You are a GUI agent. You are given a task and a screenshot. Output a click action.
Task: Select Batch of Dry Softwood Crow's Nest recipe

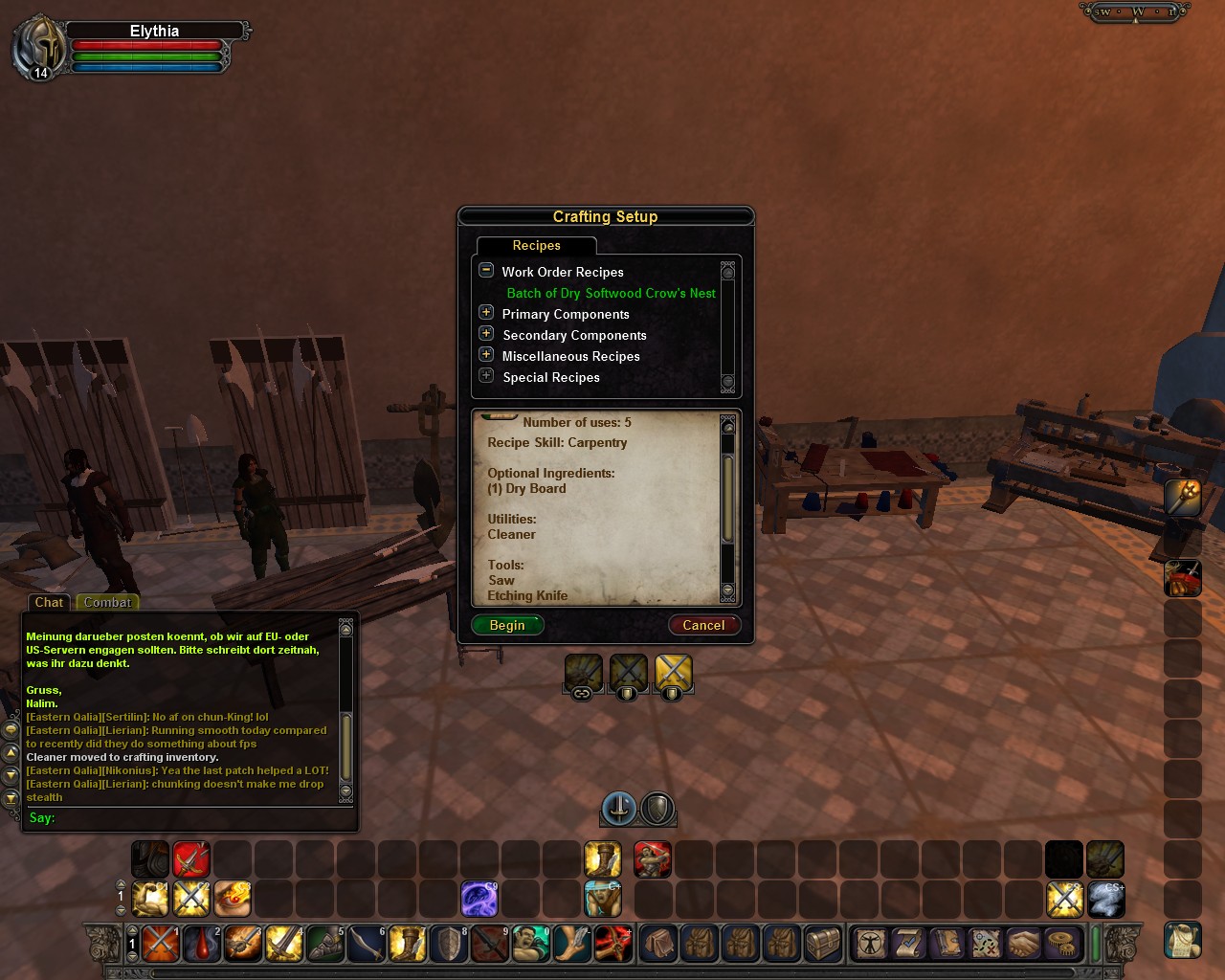611,293
